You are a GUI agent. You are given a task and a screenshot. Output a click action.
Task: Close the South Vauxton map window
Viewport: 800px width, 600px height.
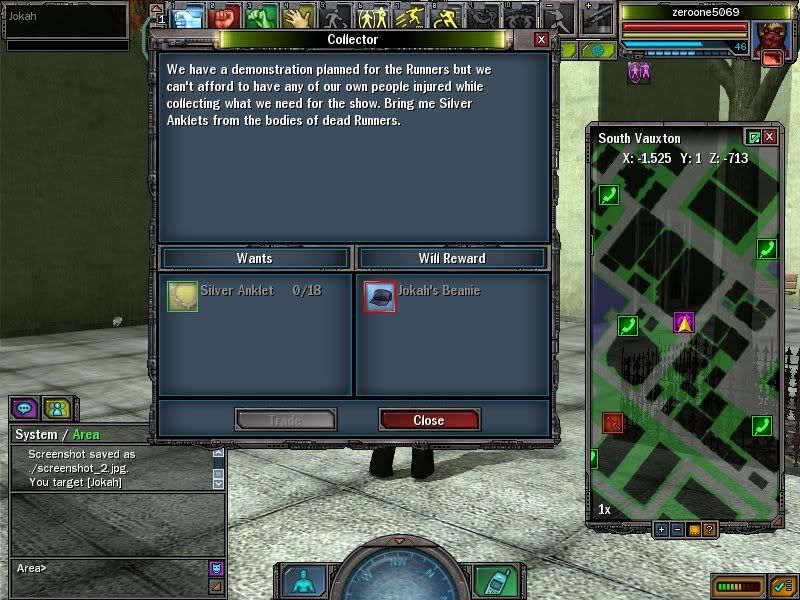(x=770, y=137)
